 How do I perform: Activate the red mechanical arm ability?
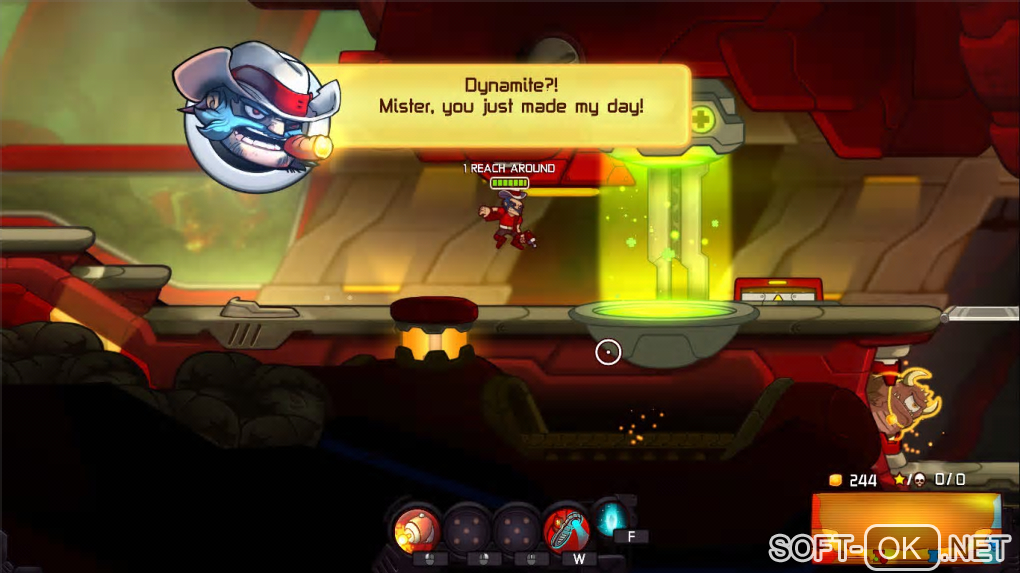pyautogui.click(x=564, y=528)
